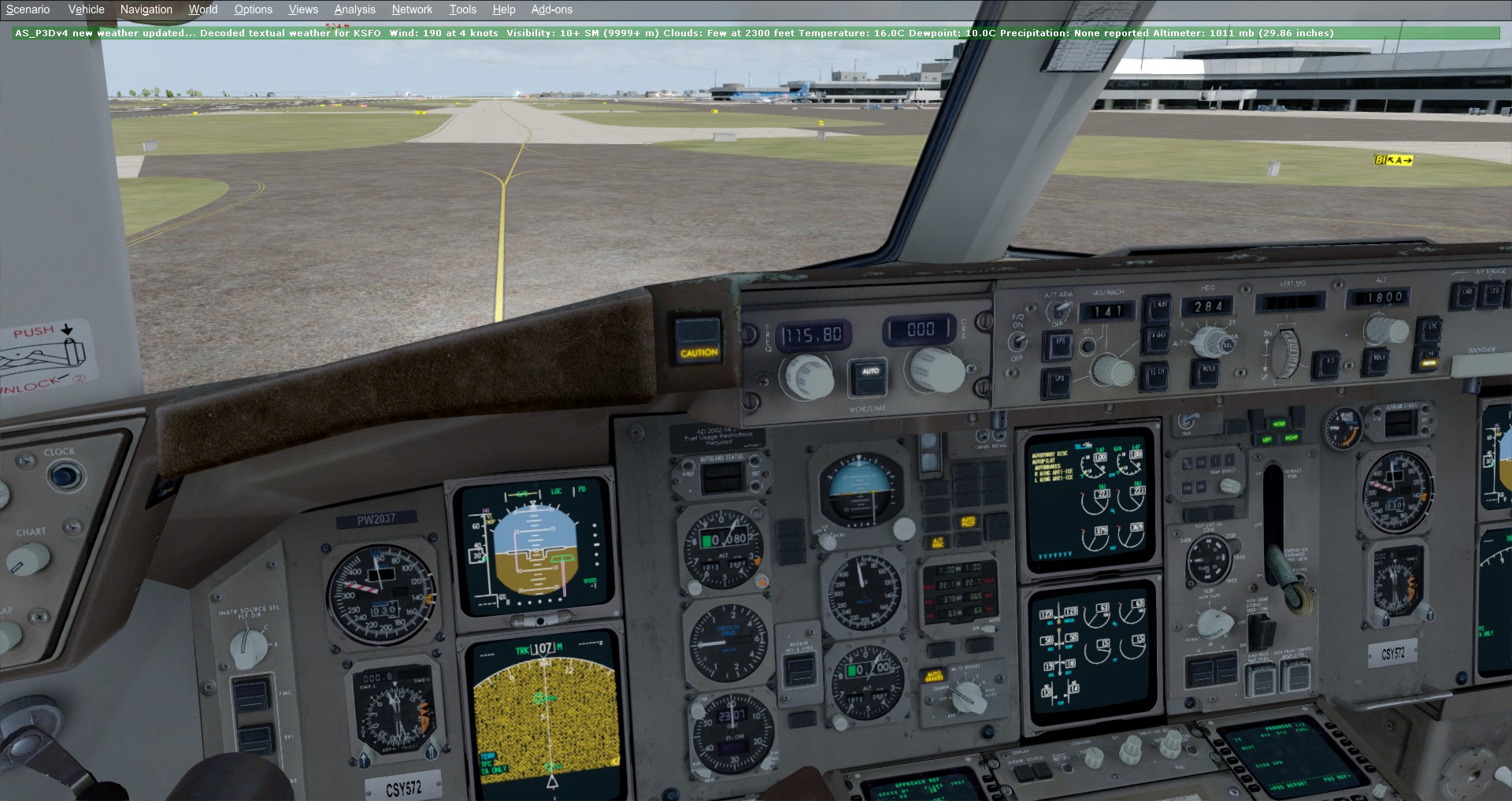Open the Tools menu
Screen dimensions: 1512x801
pos(462,9)
